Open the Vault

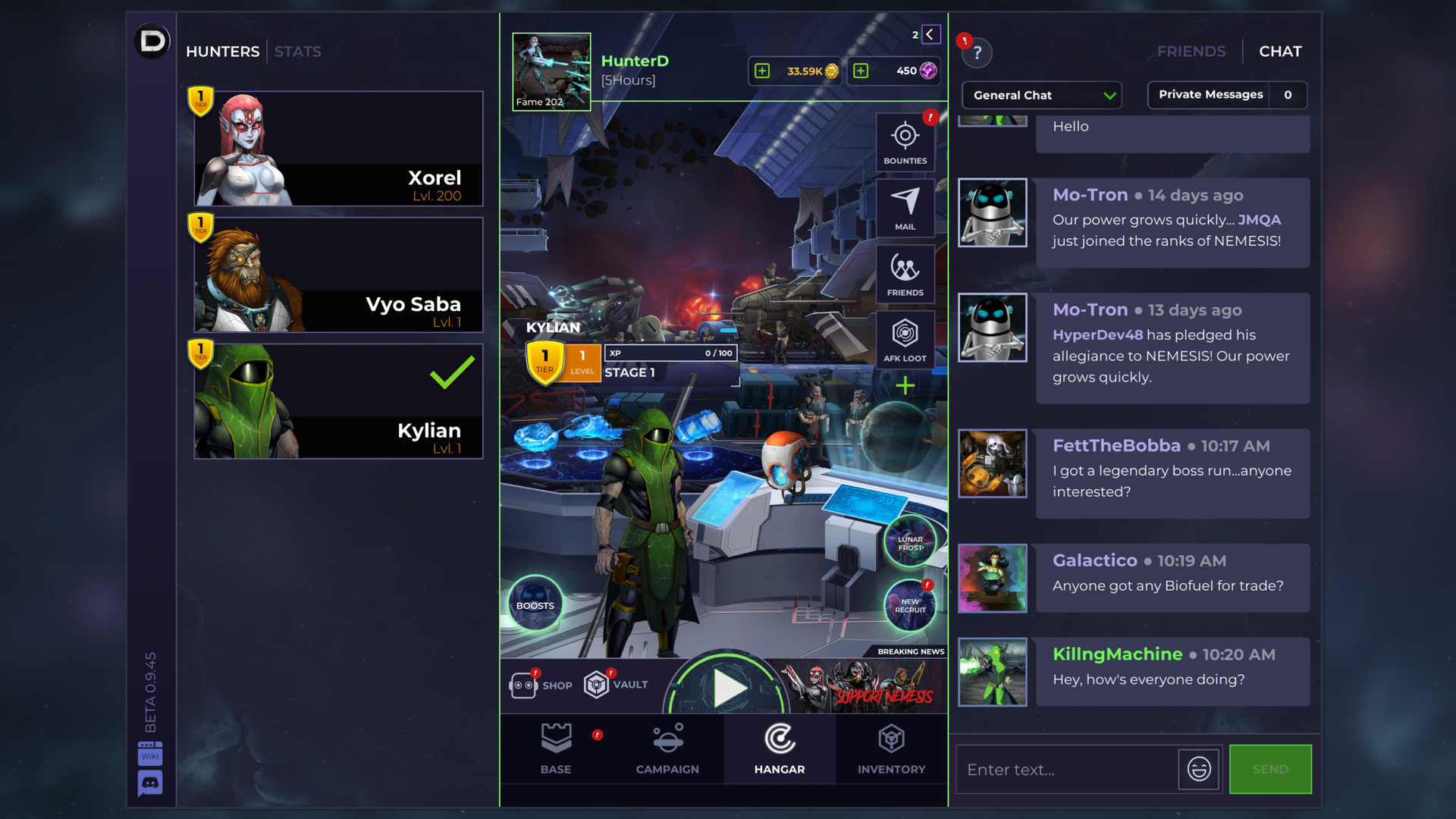point(617,684)
